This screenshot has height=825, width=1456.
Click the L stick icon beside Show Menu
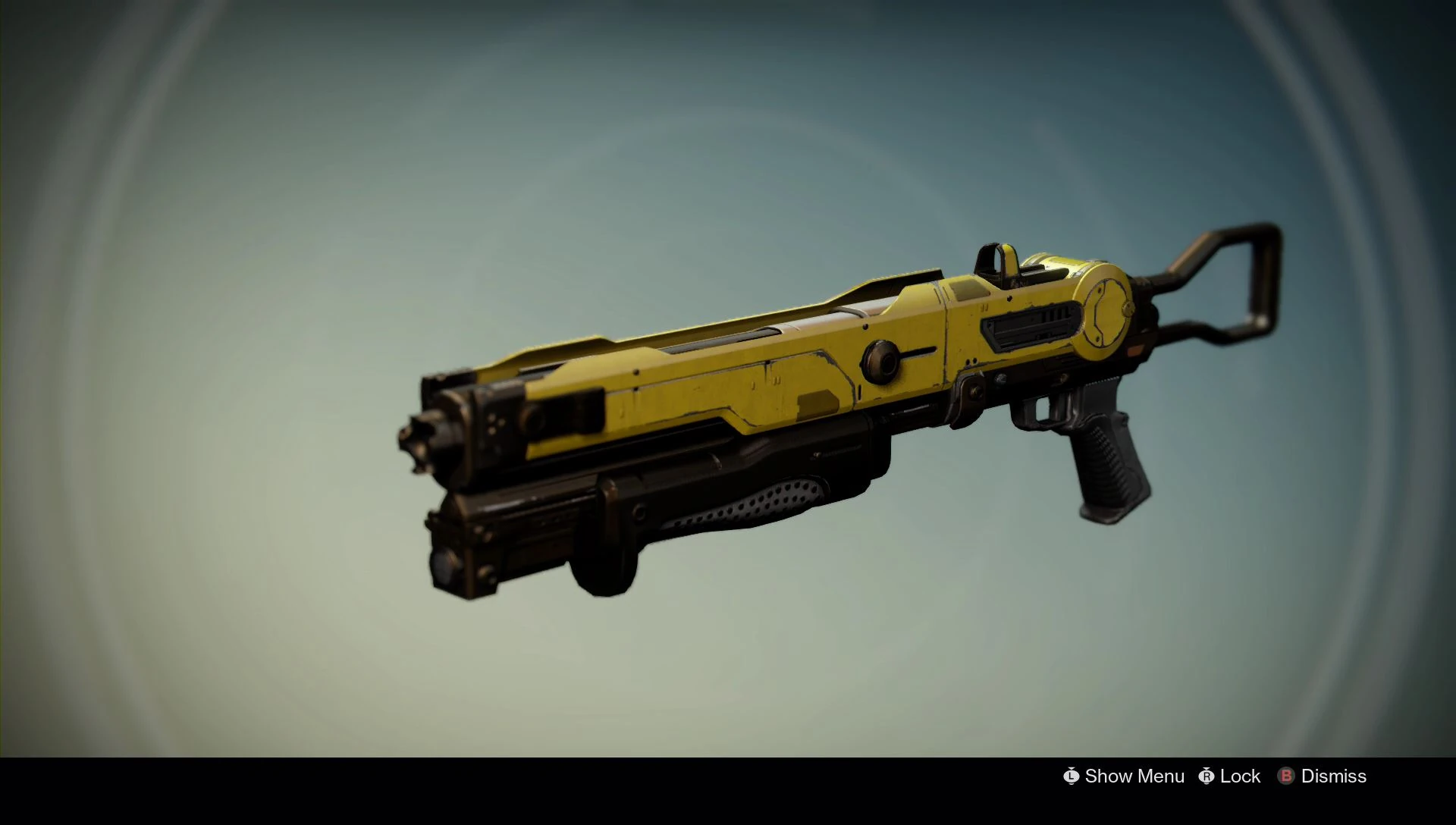click(1071, 776)
